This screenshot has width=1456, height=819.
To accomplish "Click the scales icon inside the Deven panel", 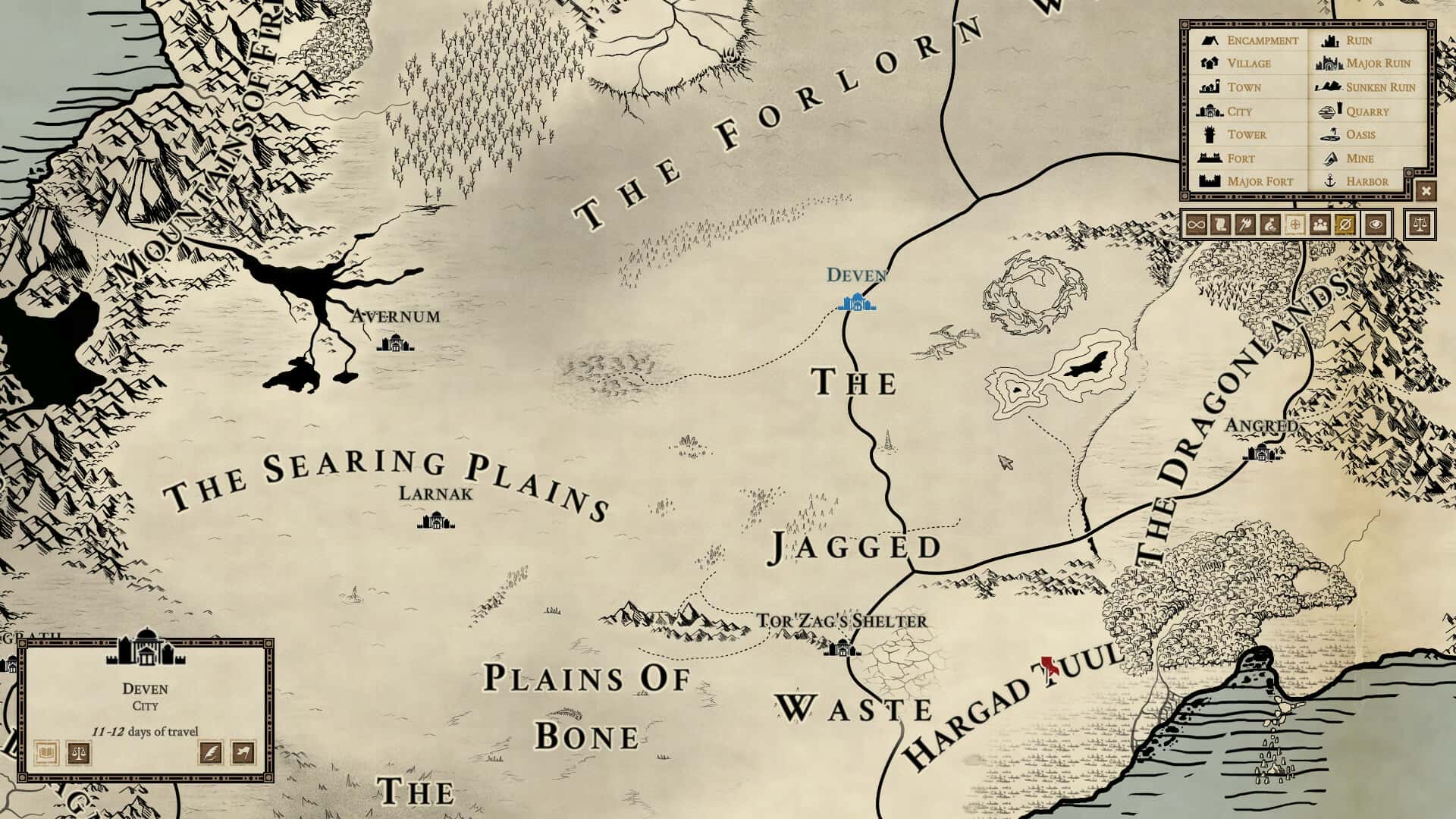I will [x=79, y=754].
